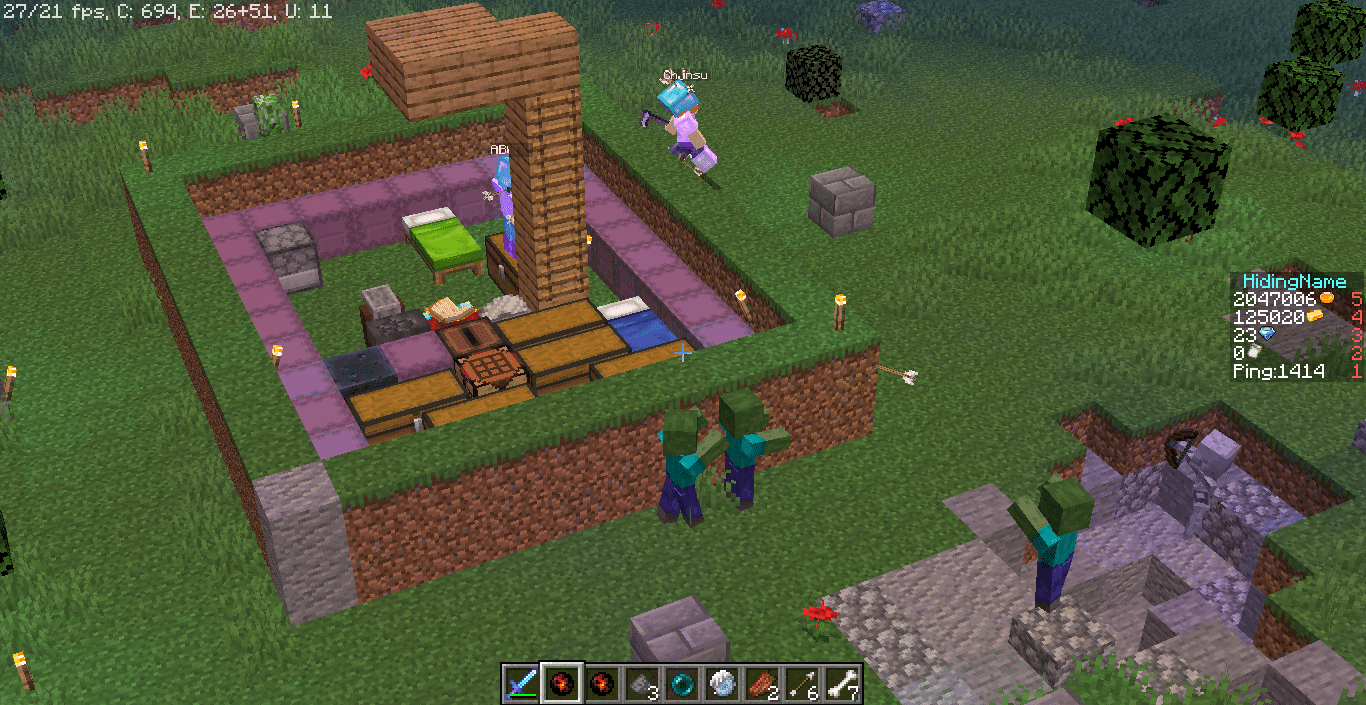Select the snowball hotbar slot
The width and height of the screenshot is (1366, 705).
722,684
